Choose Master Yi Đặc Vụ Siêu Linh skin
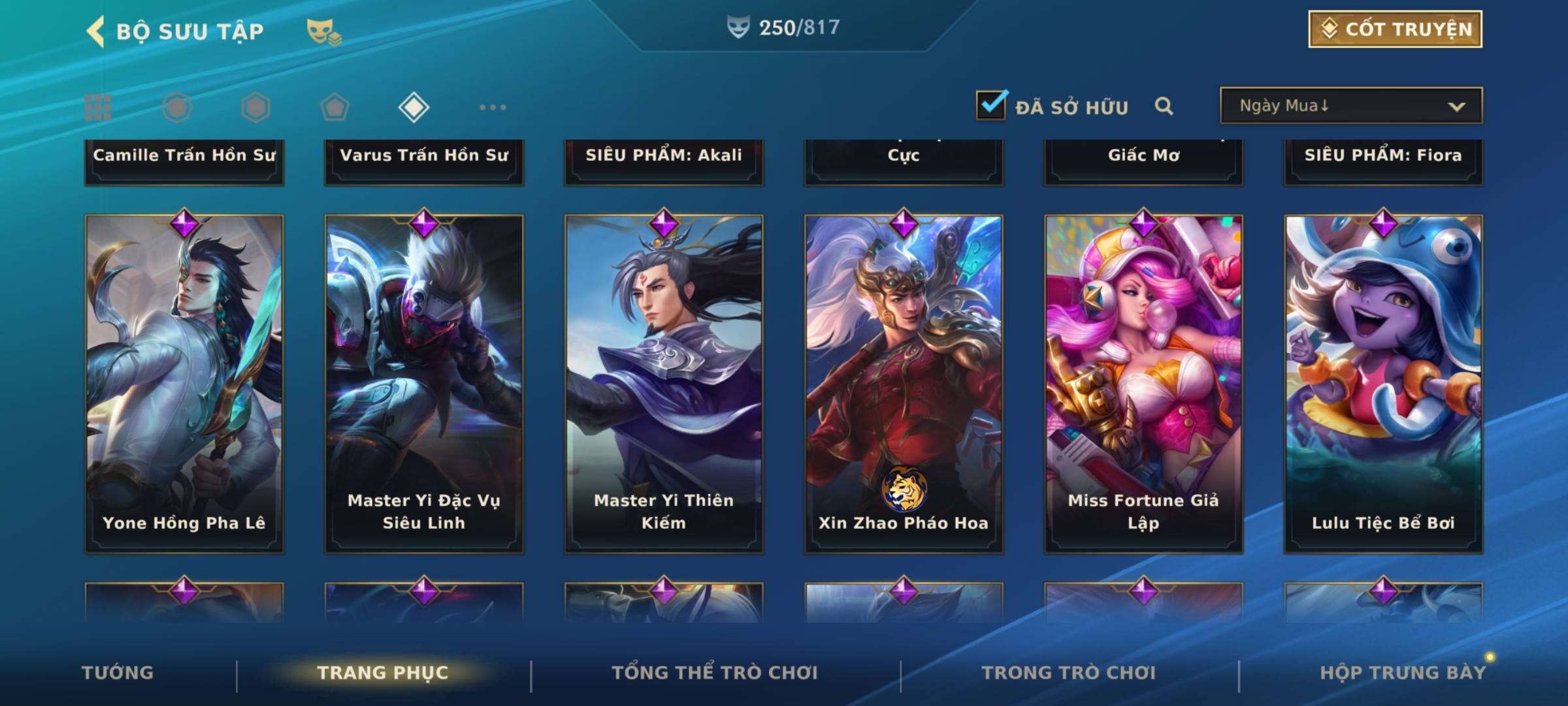Screen dimensions: 1568x706 (424, 384)
